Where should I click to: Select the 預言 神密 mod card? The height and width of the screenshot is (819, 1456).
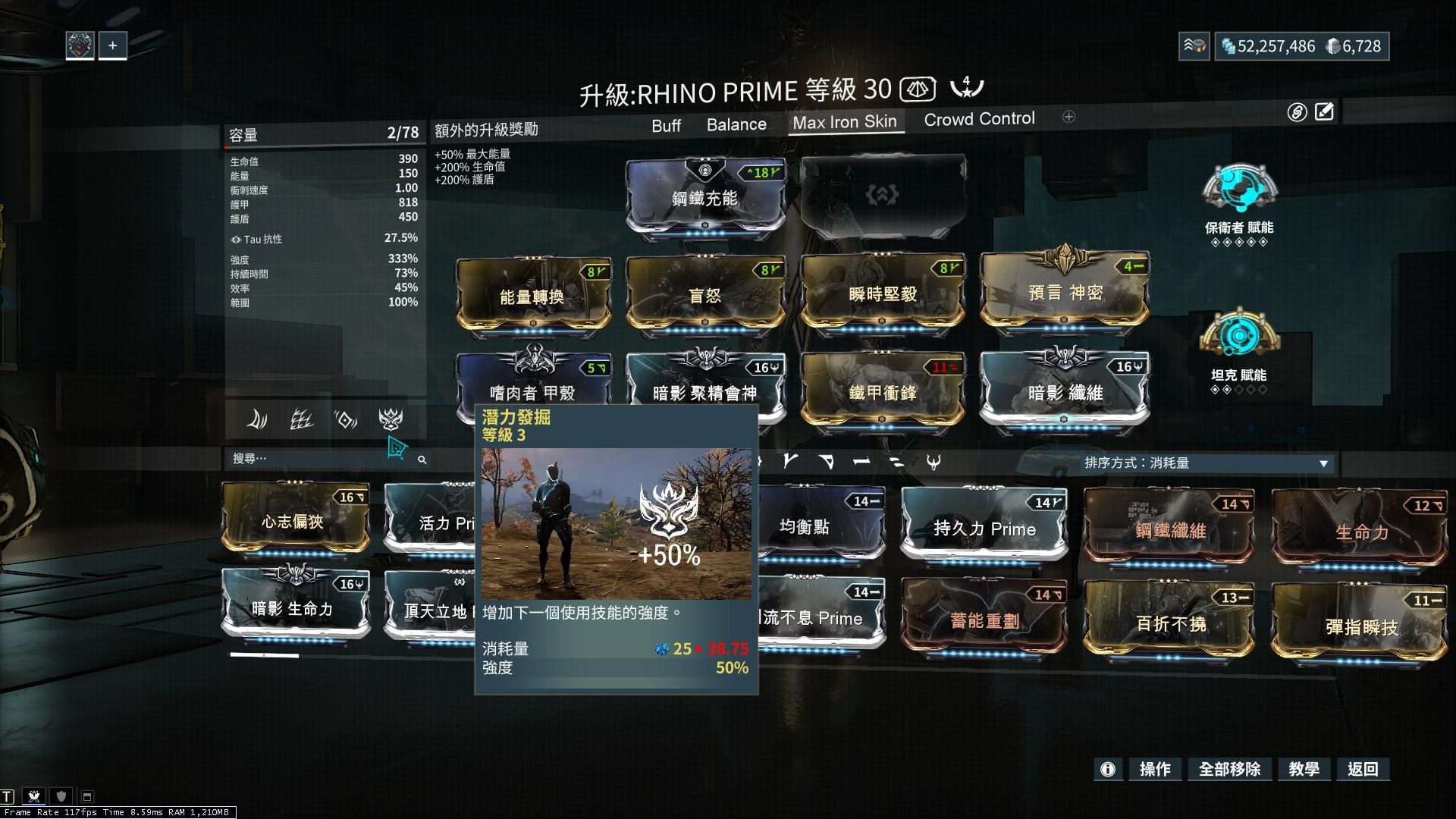(1065, 293)
